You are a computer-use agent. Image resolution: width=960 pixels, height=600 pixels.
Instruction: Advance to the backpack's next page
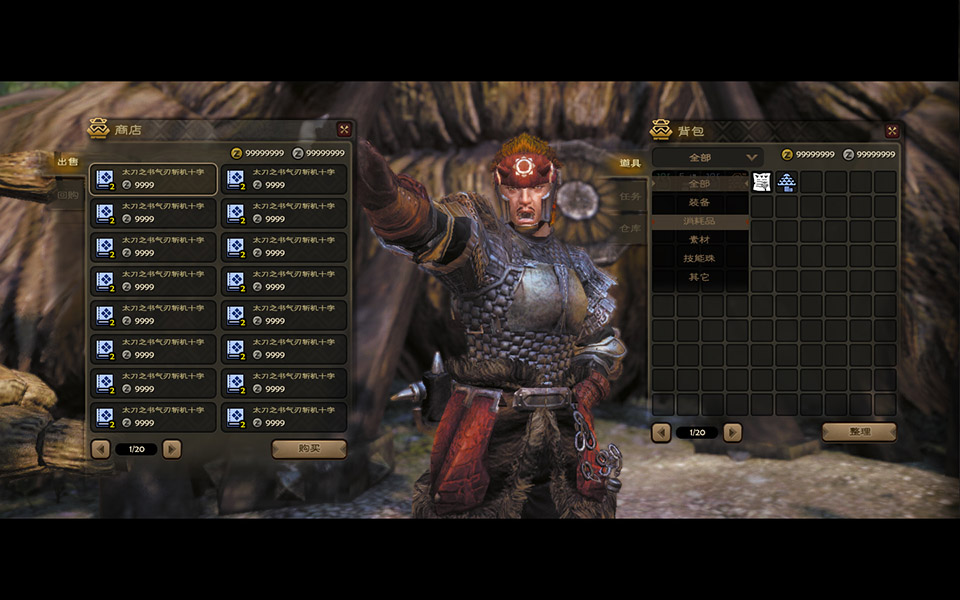click(x=733, y=432)
